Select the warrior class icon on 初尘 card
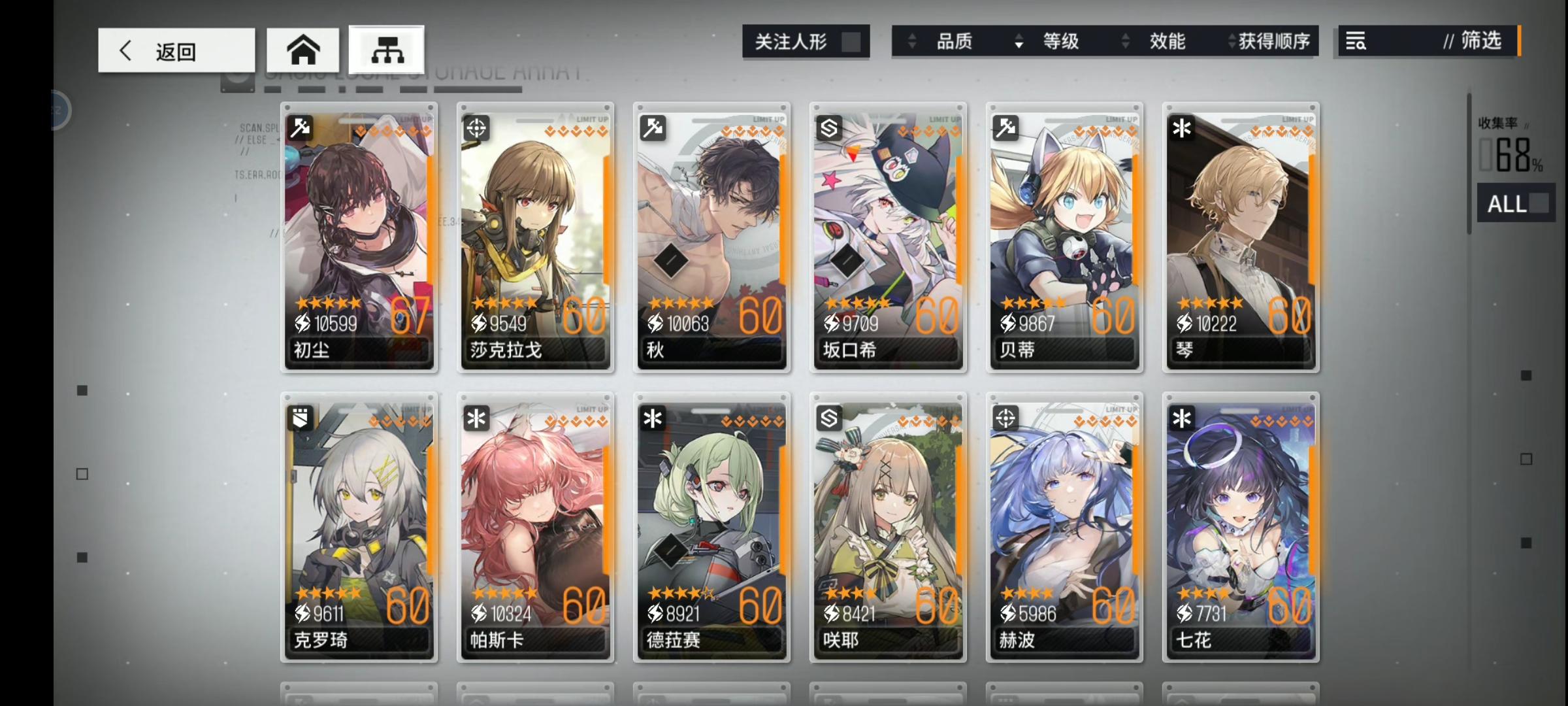The image size is (1568, 706). coord(300,128)
